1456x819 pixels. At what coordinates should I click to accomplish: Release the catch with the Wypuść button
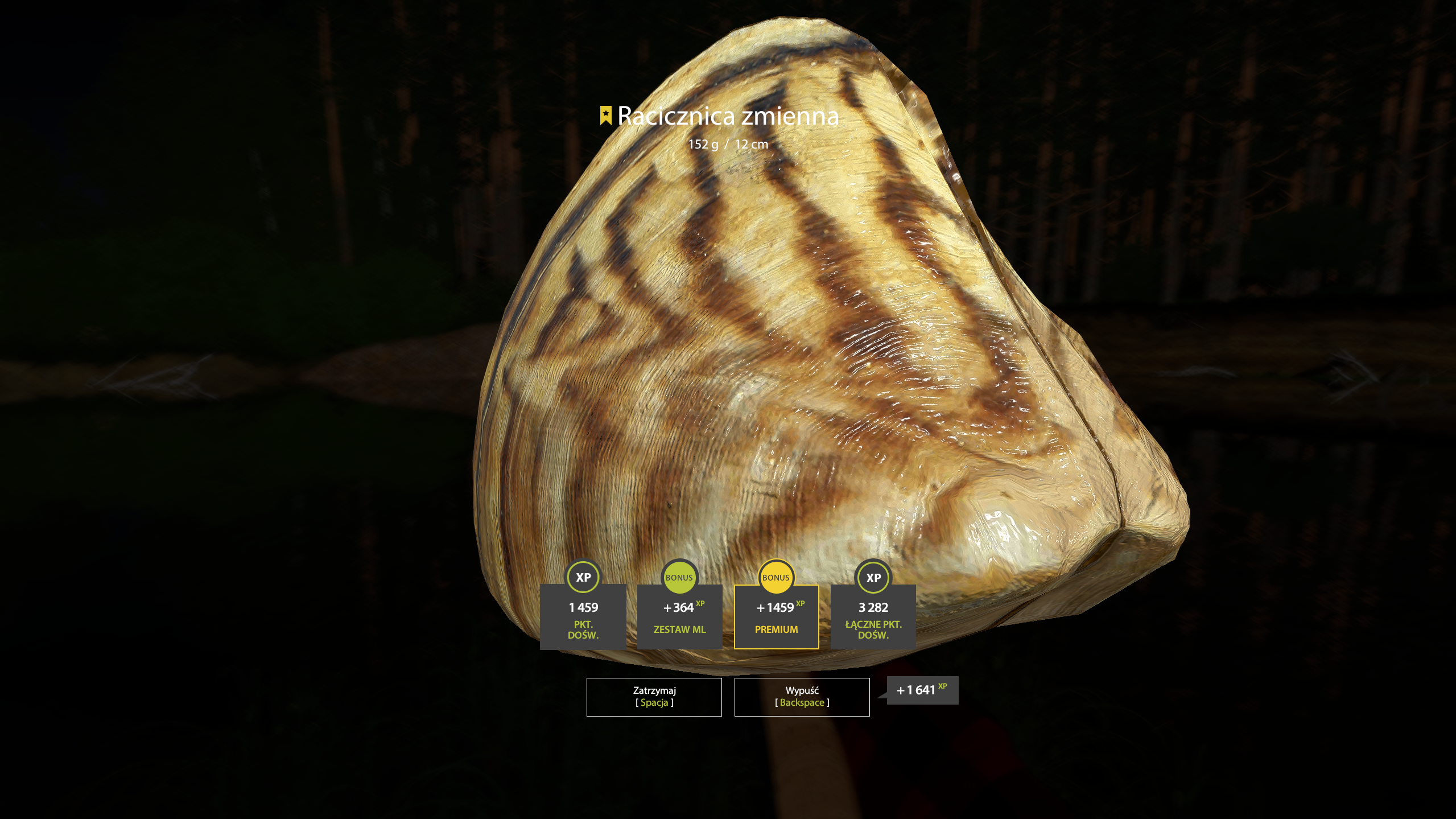[x=802, y=697]
